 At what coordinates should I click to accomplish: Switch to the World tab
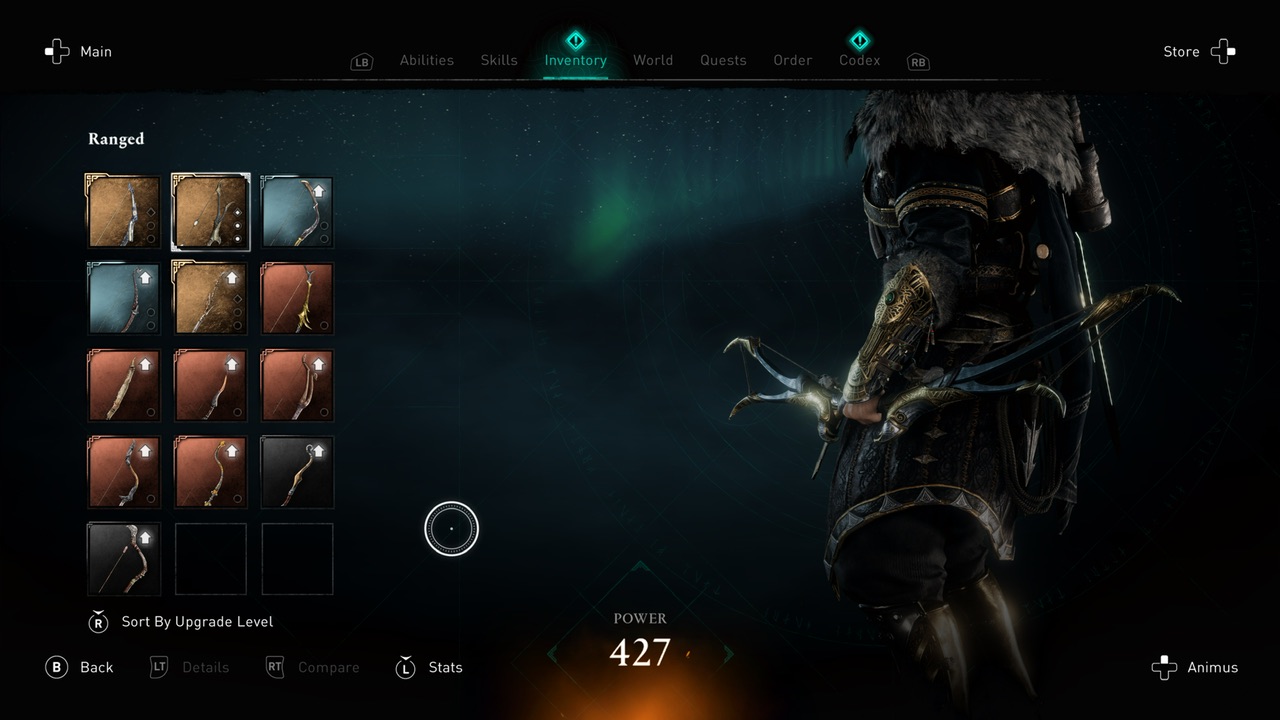pyautogui.click(x=653, y=60)
